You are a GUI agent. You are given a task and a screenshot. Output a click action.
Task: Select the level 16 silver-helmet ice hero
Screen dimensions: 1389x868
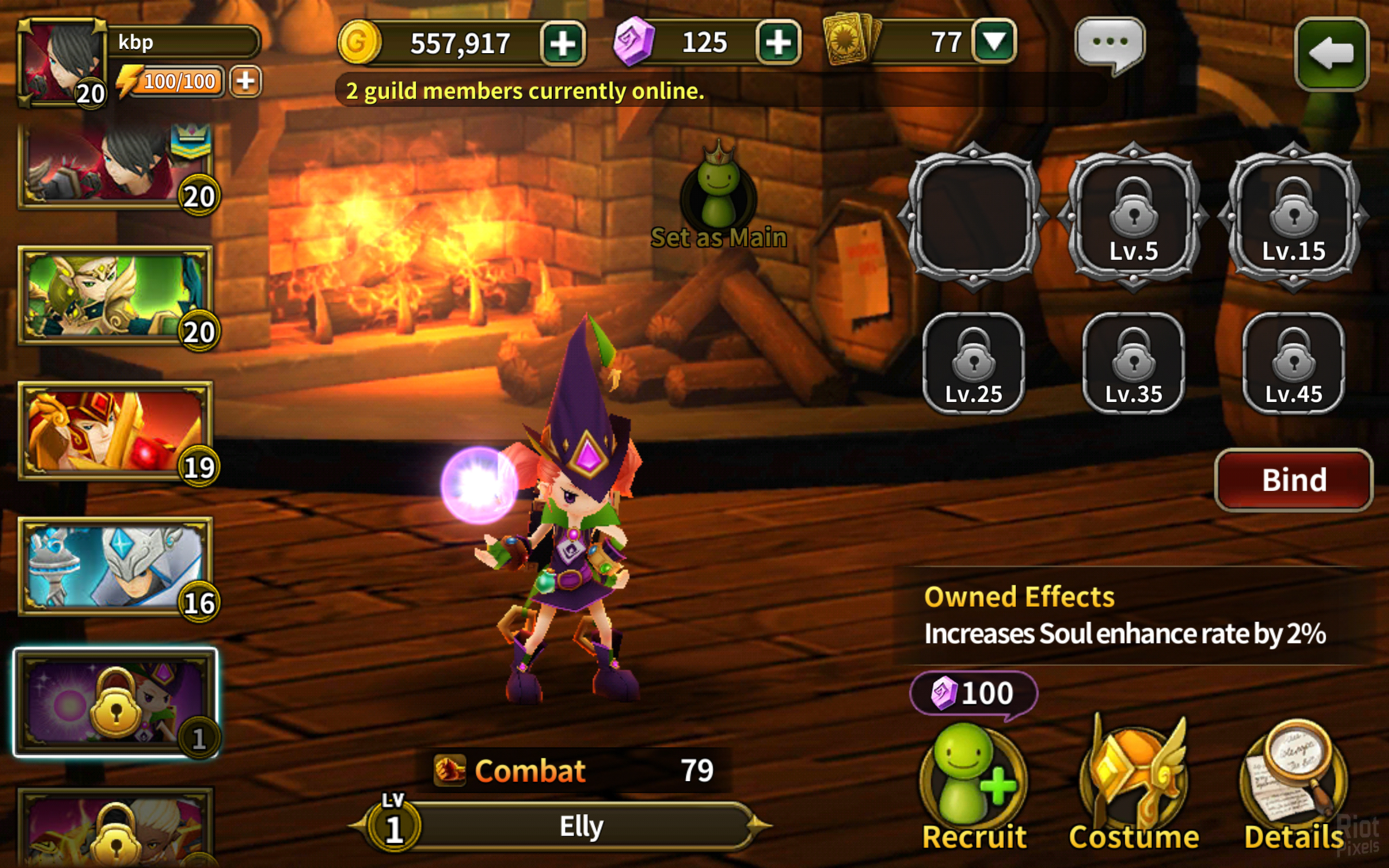tap(116, 566)
